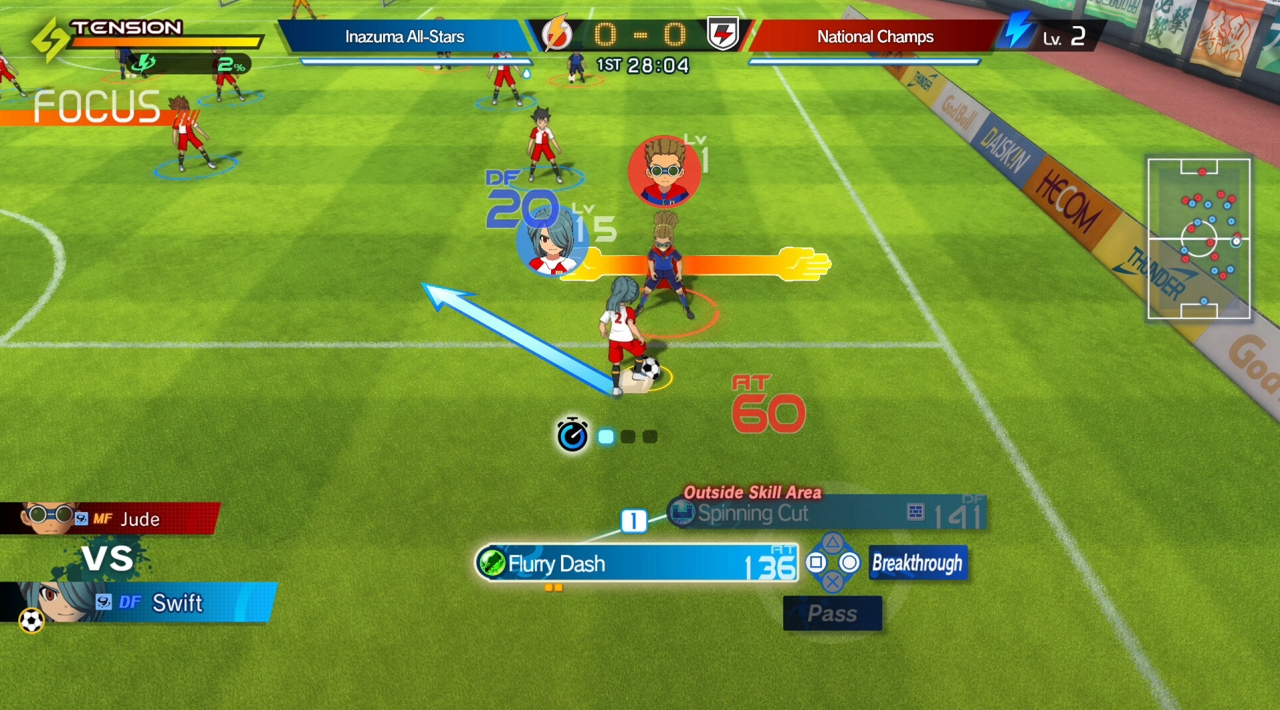Select the Pass command
This screenshot has height=710, width=1280.
click(x=832, y=614)
